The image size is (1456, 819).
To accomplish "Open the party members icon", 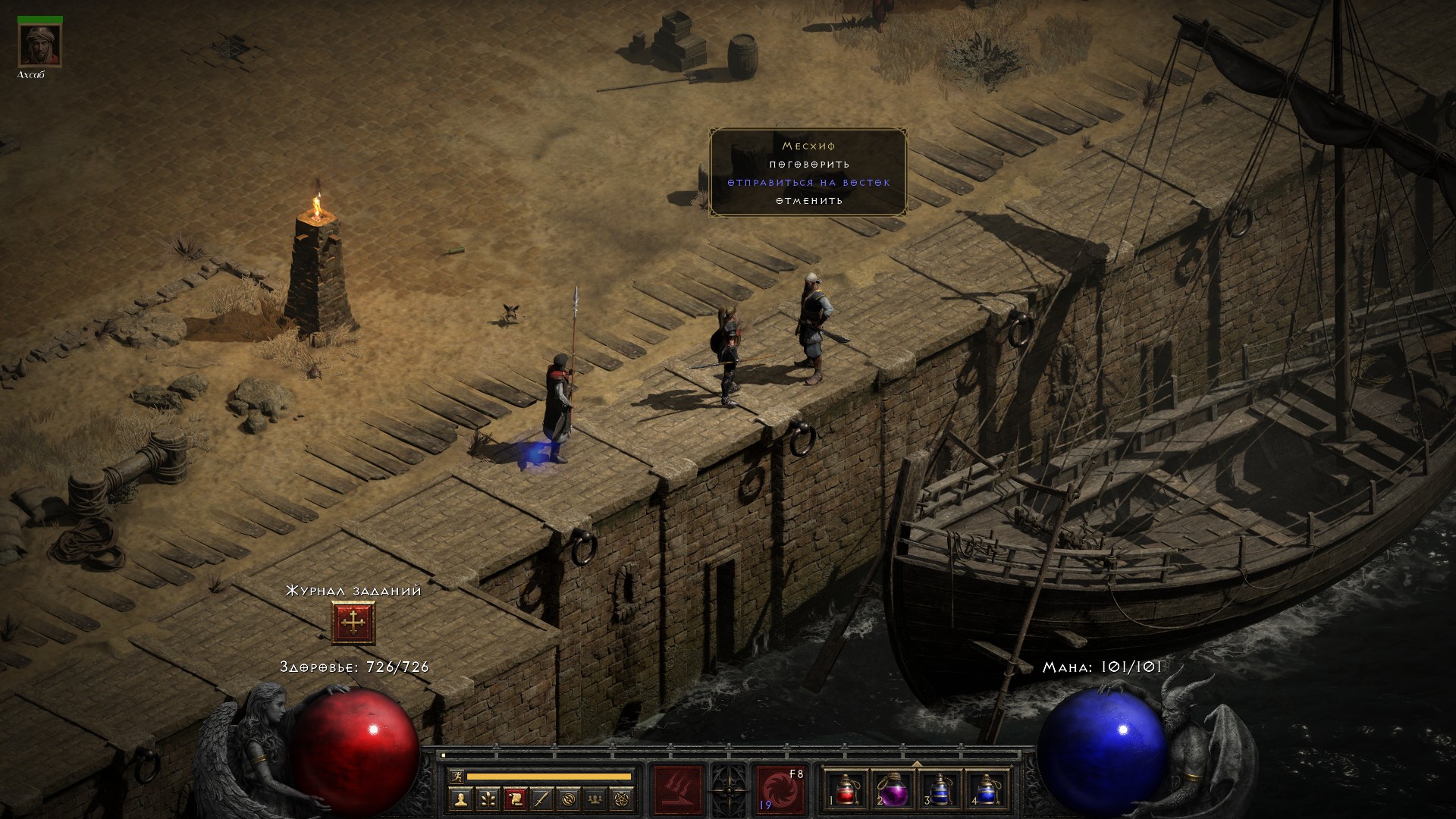I will (x=596, y=798).
